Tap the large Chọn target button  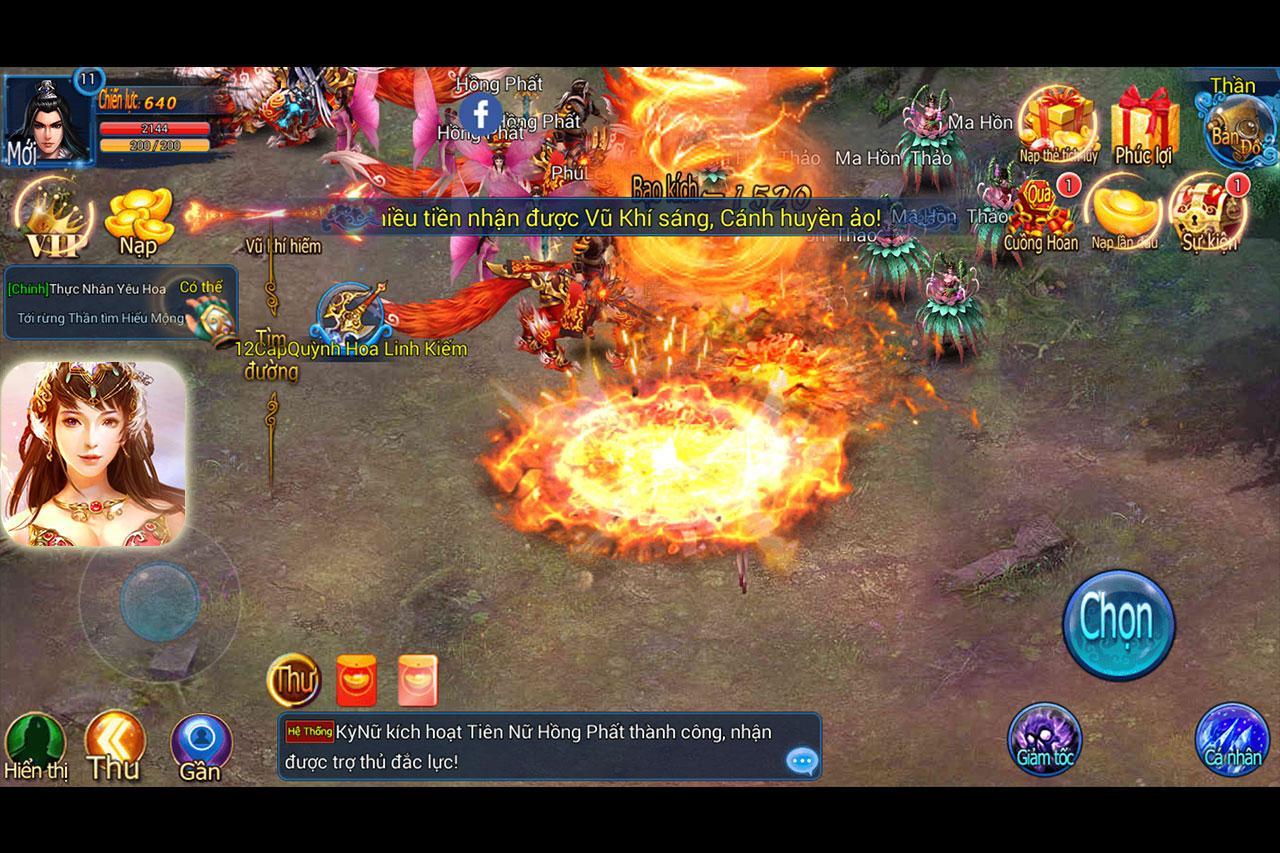1118,624
